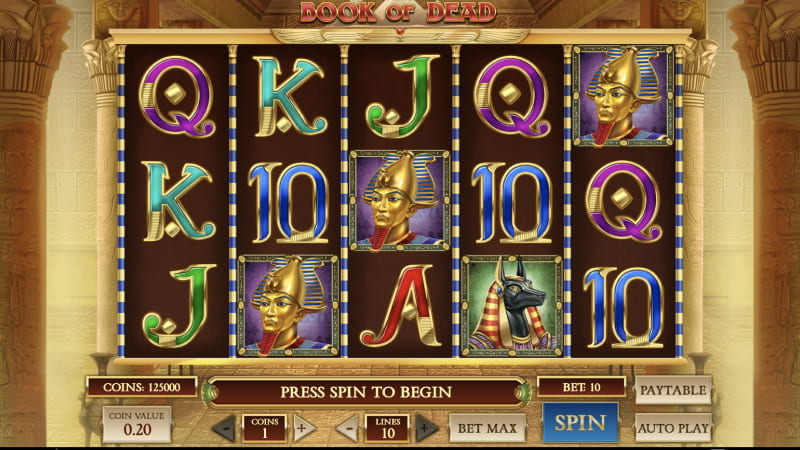The image size is (800, 450).
Task: Hit the Bet Max button
Action: [486, 427]
